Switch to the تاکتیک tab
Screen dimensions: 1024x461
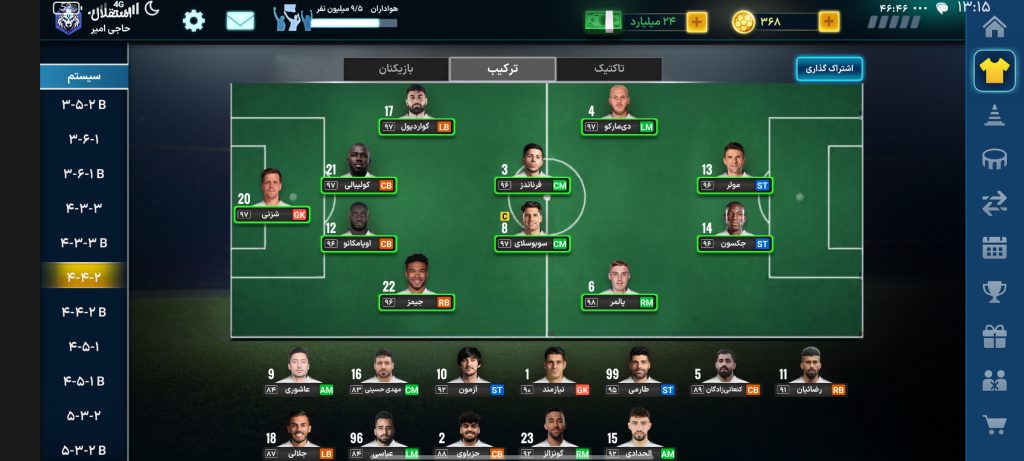click(608, 69)
